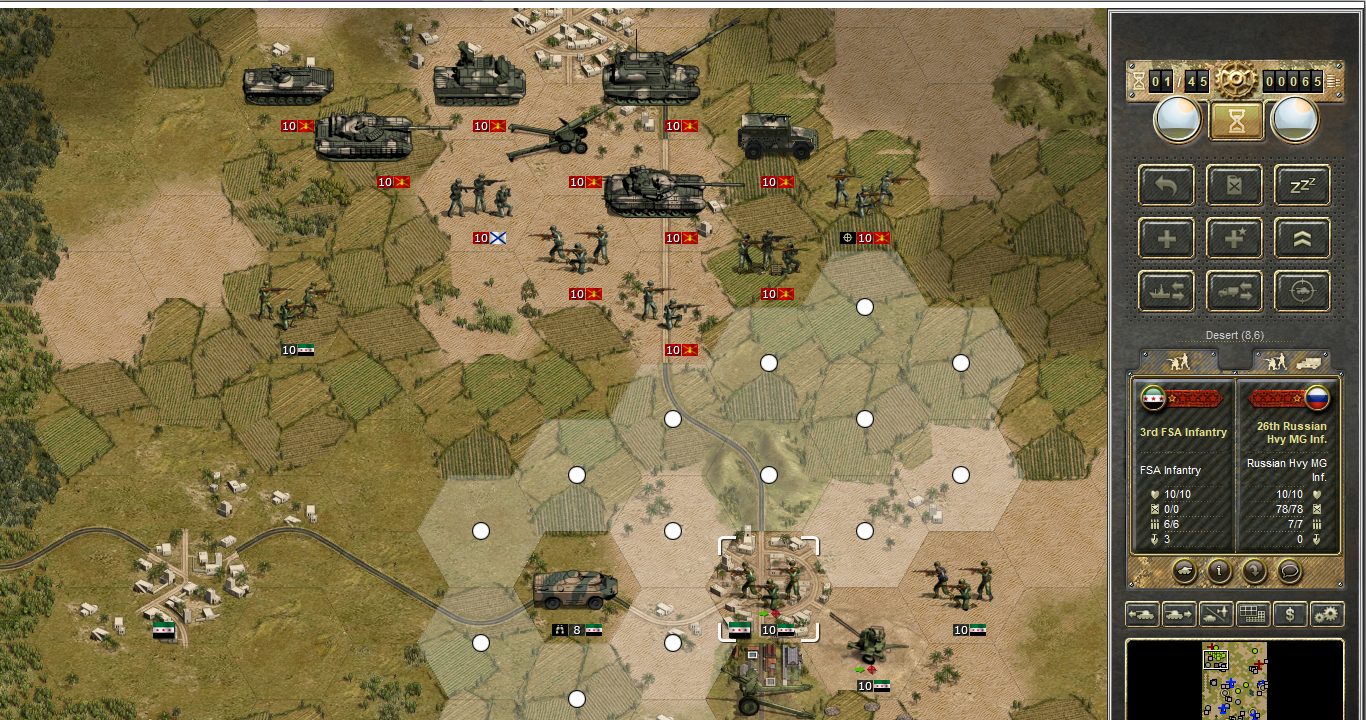This screenshot has width=1366, height=720.
Task: Open the purchase screen with the dollar button
Action: [x=1290, y=614]
